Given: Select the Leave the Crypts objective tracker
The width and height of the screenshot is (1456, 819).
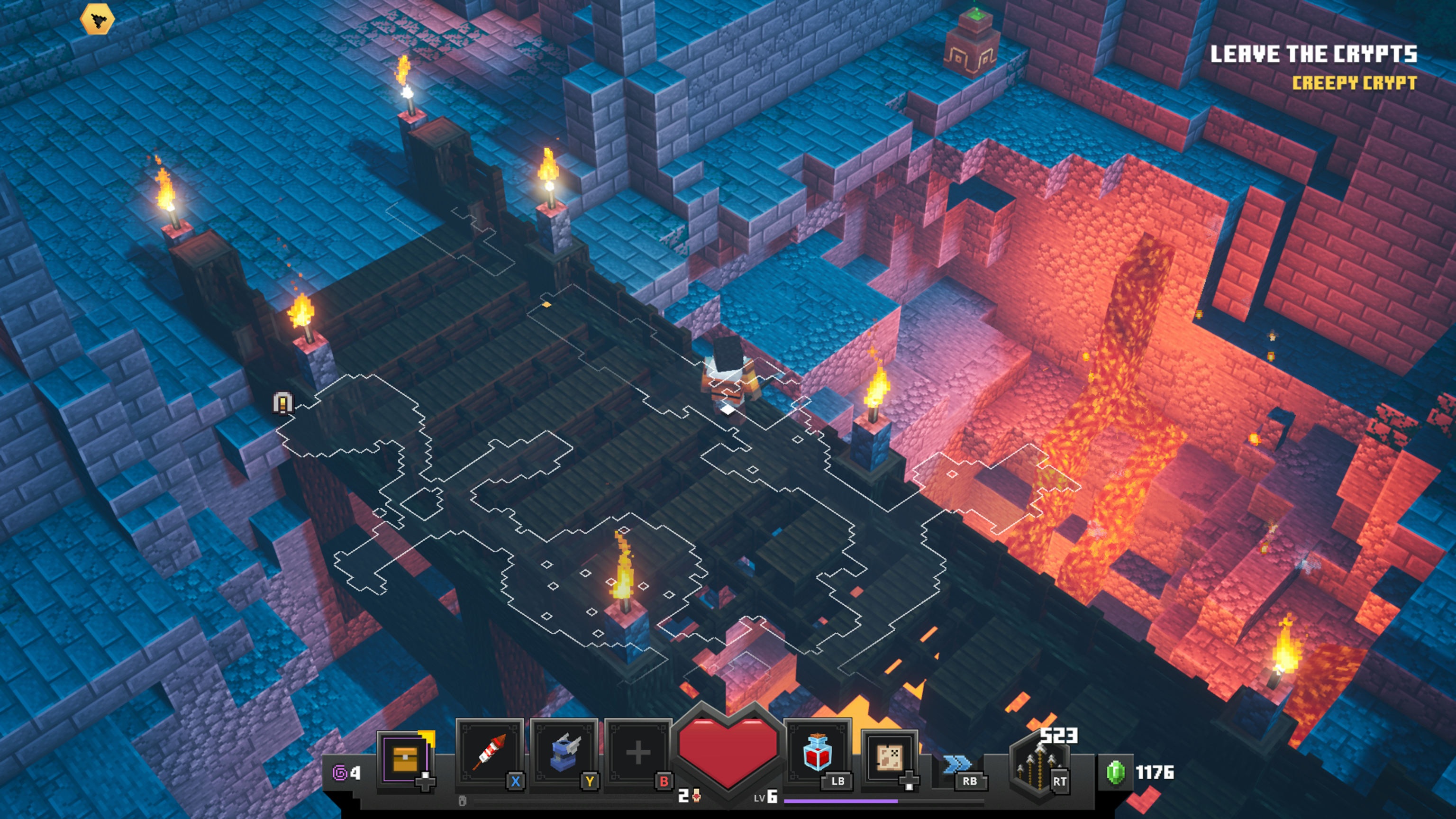Looking at the screenshot, I should [x=1313, y=54].
